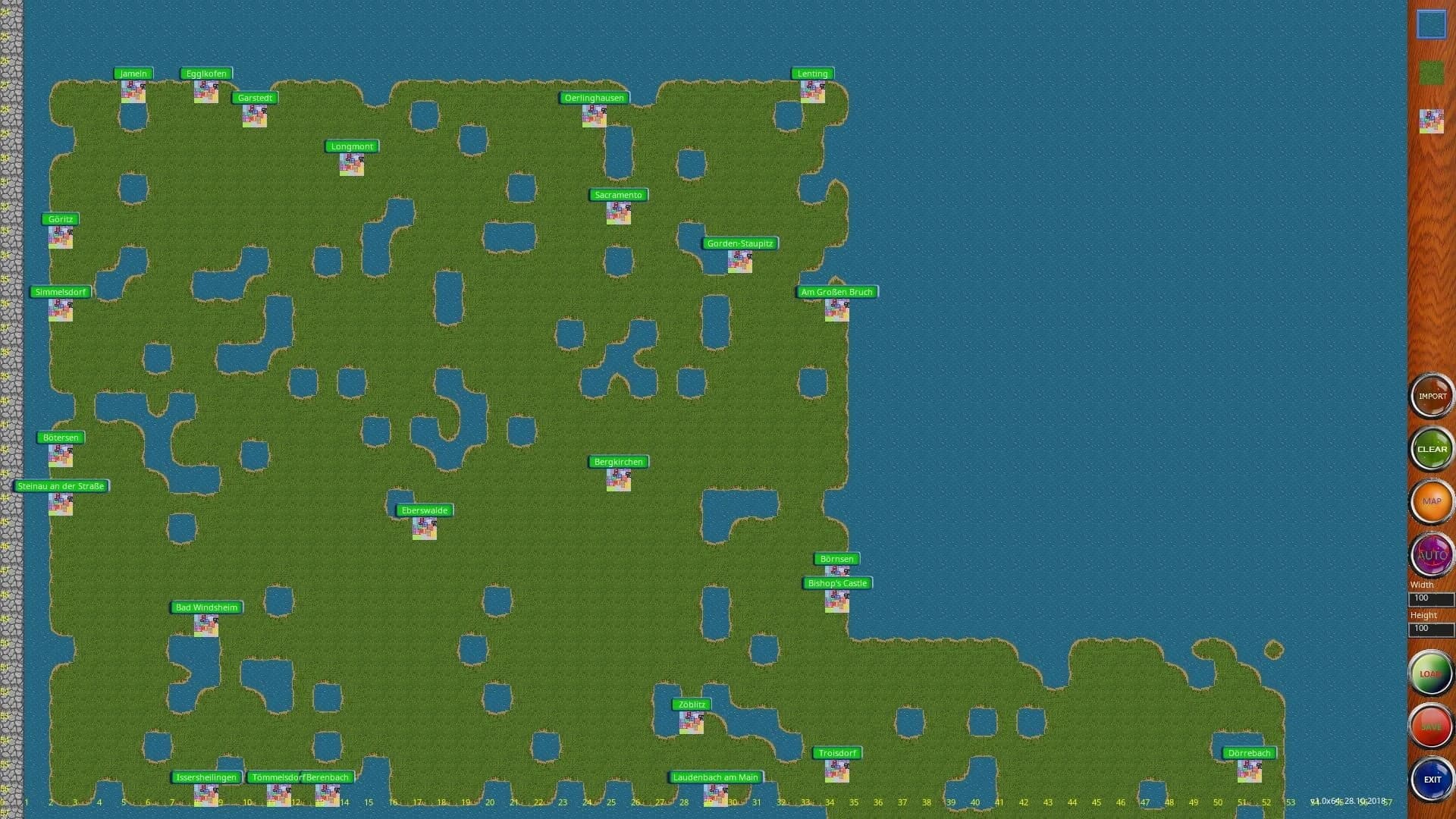Select the Laudenbach am Main label
The image size is (1456, 819).
tap(715, 777)
